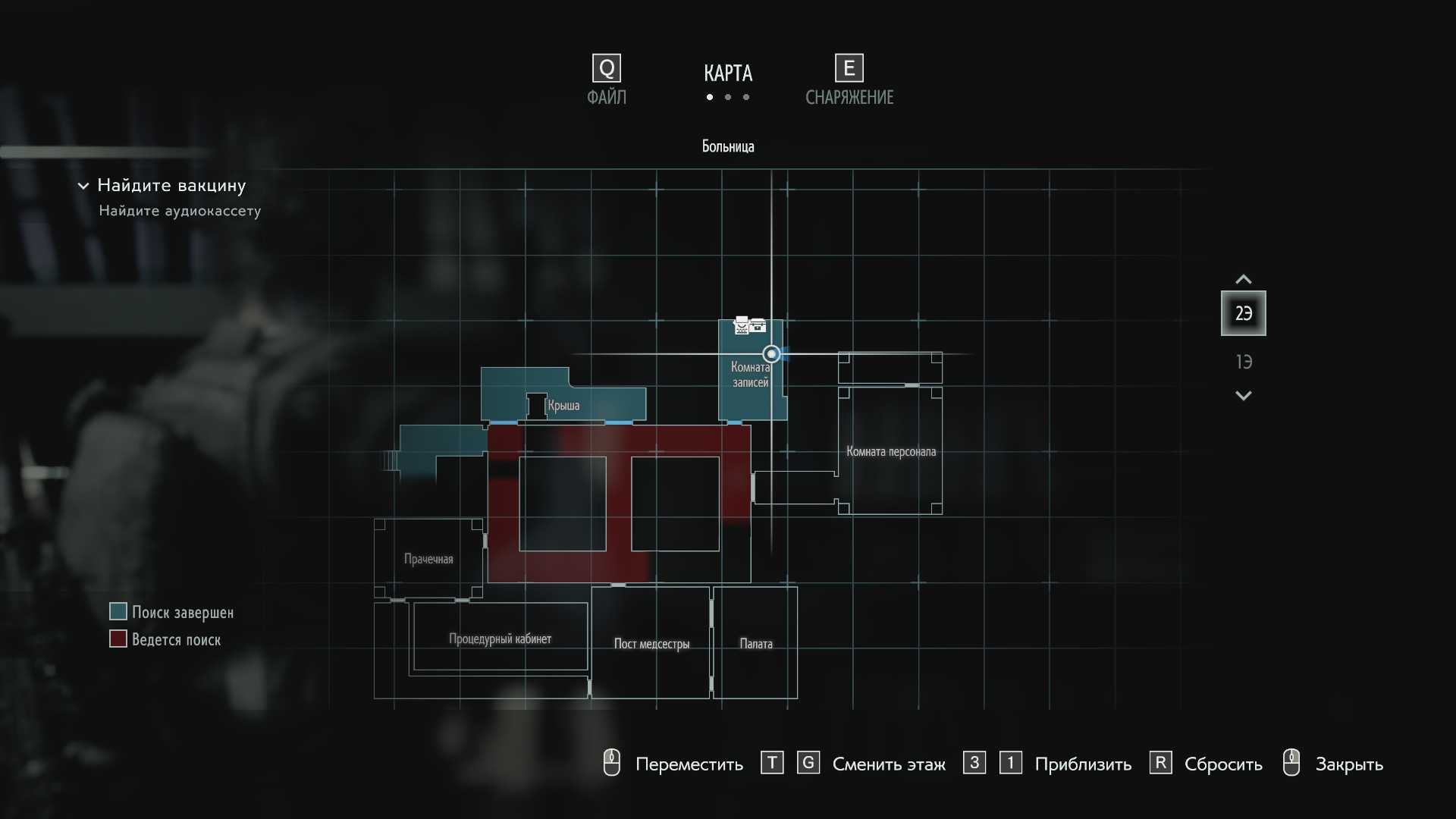Switch to floor 1Э
1456x819 pixels.
click(x=1244, y=362)
